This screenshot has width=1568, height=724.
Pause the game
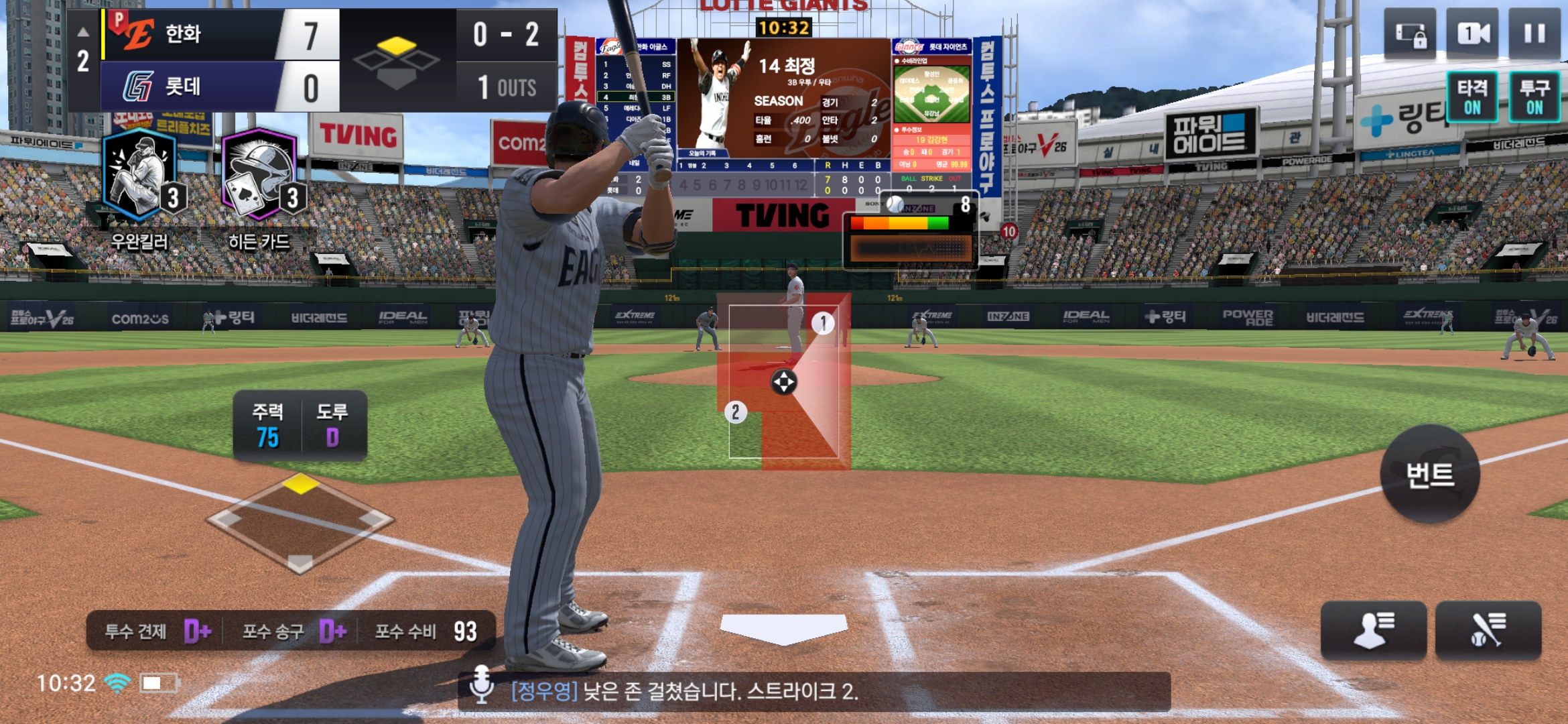[x=1534, y=34]
